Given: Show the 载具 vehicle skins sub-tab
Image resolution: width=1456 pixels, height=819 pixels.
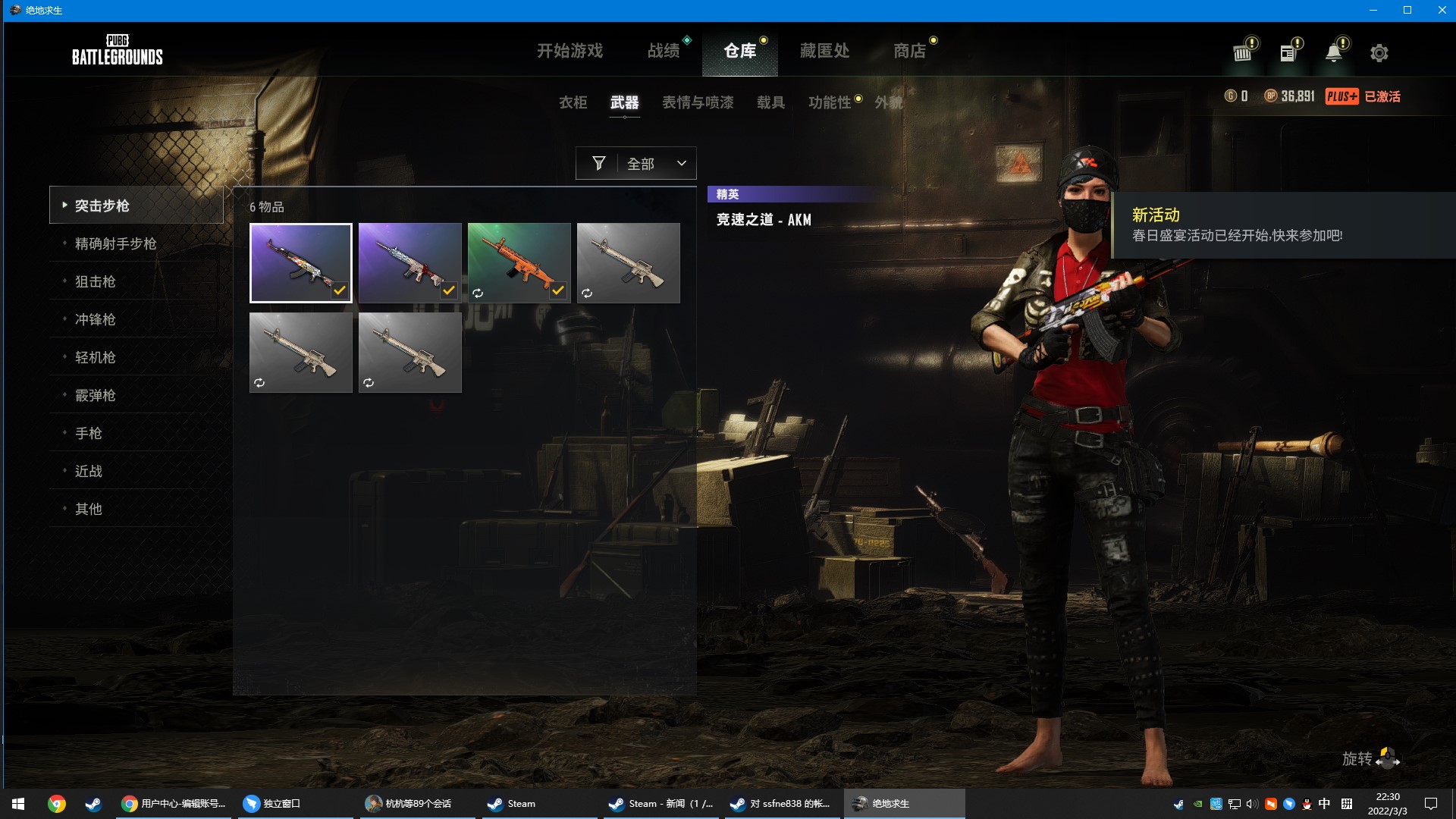Looking at the screenshot, I should click(770, 102).
